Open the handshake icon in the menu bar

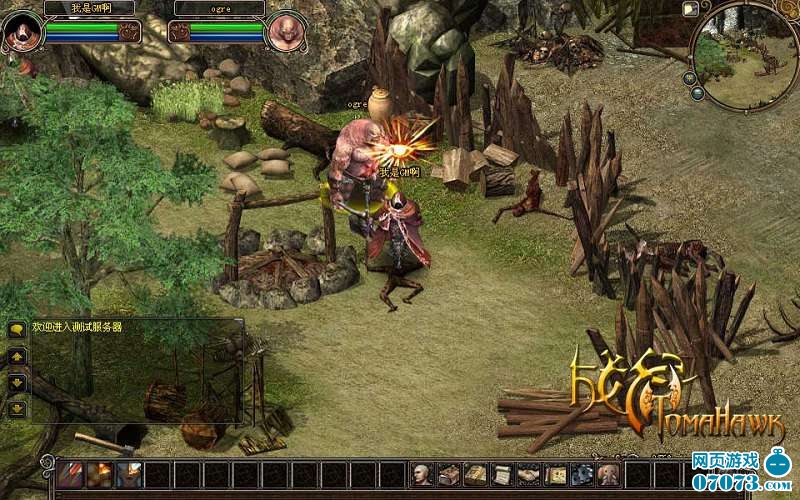pos(528,475)
